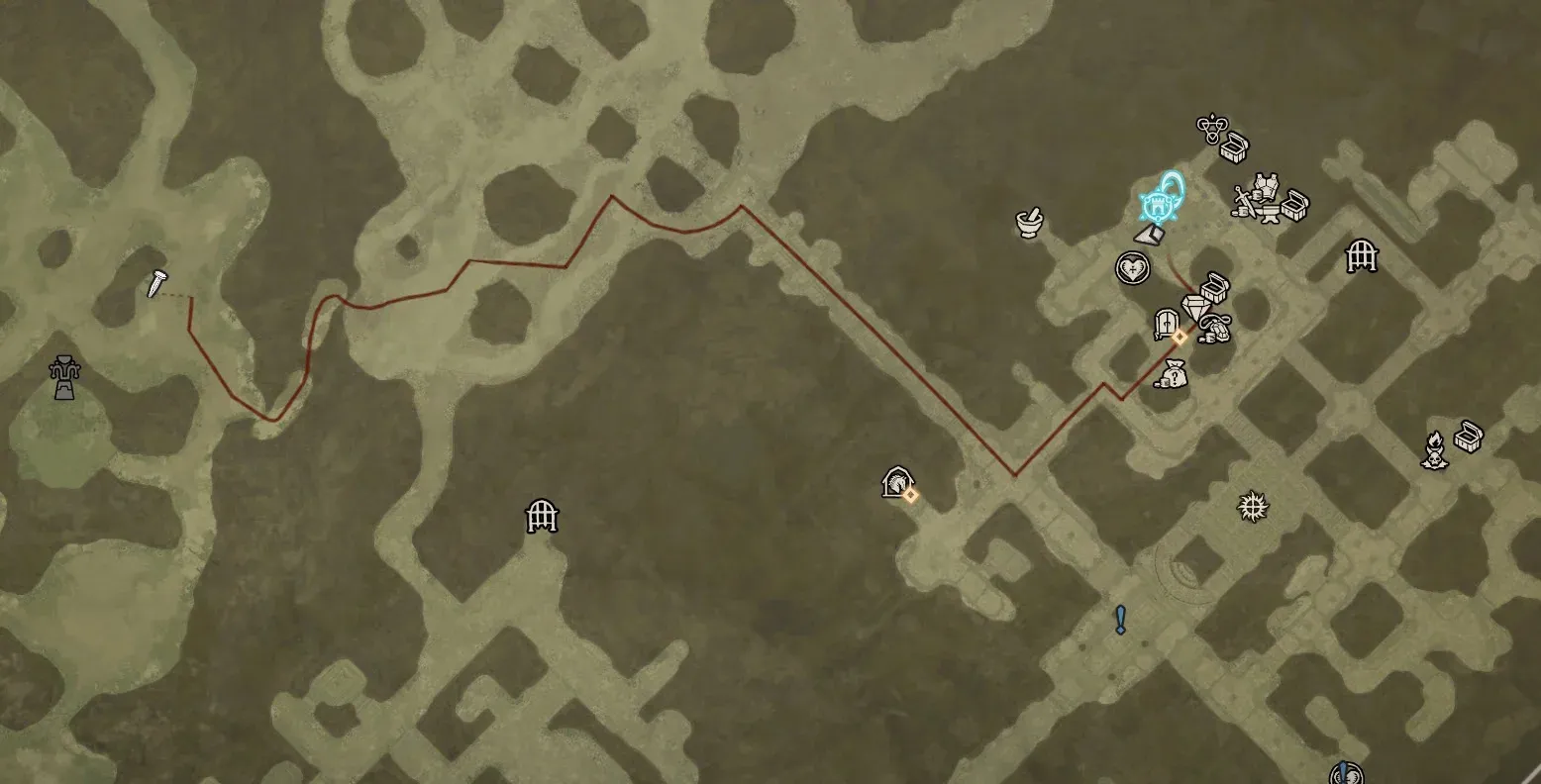Open the Healer heart icon

click(x=1133, y=268)
